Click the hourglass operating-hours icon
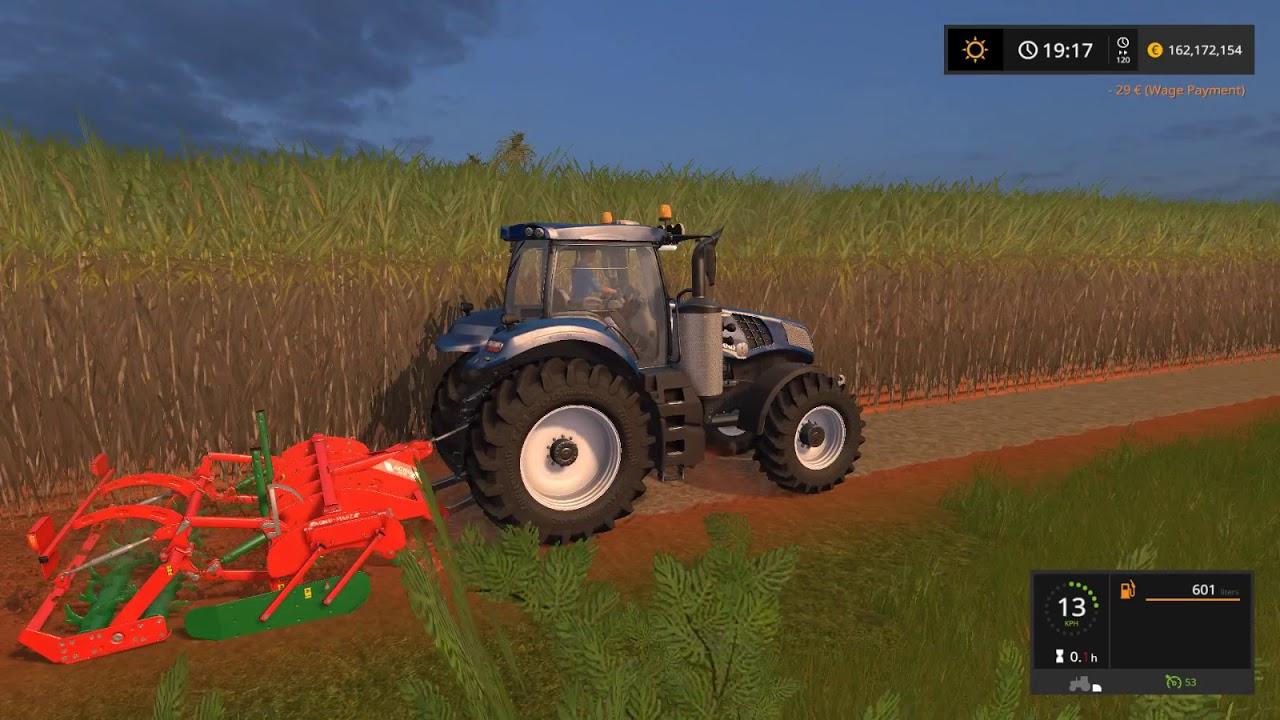Viewport: 1280px width, 720px height. pyautogui.click(x=1059, y=656)
